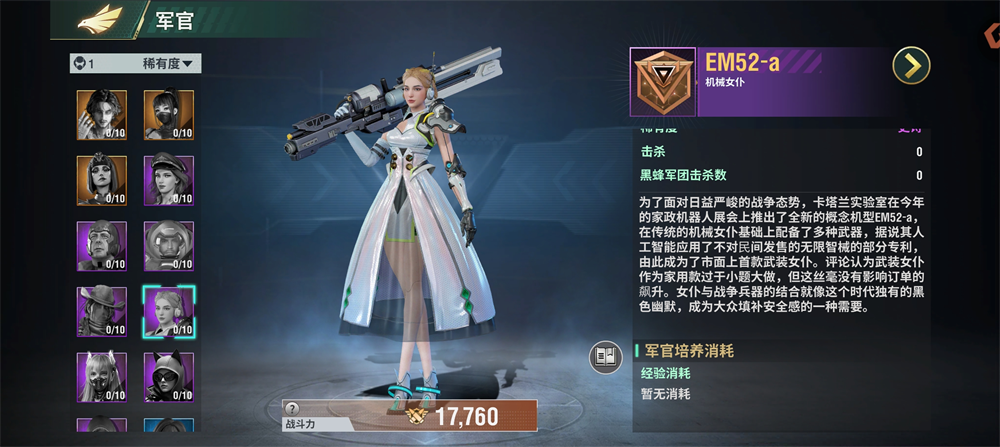The height and width of the screenshot is (447, 1000).
Task: Click the eagle emblem in the header
Action: tap(100, 17)
